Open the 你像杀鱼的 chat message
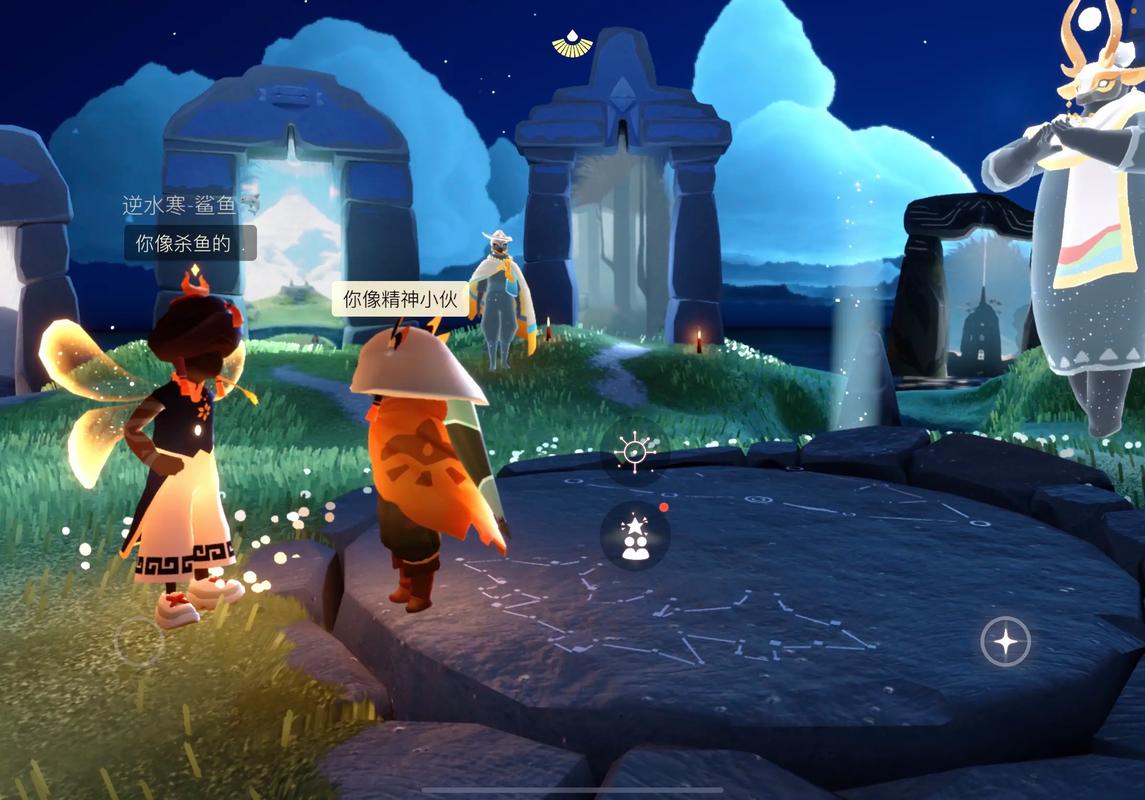The width and height of the screenshot is (1145, 800). pos(190,243)
